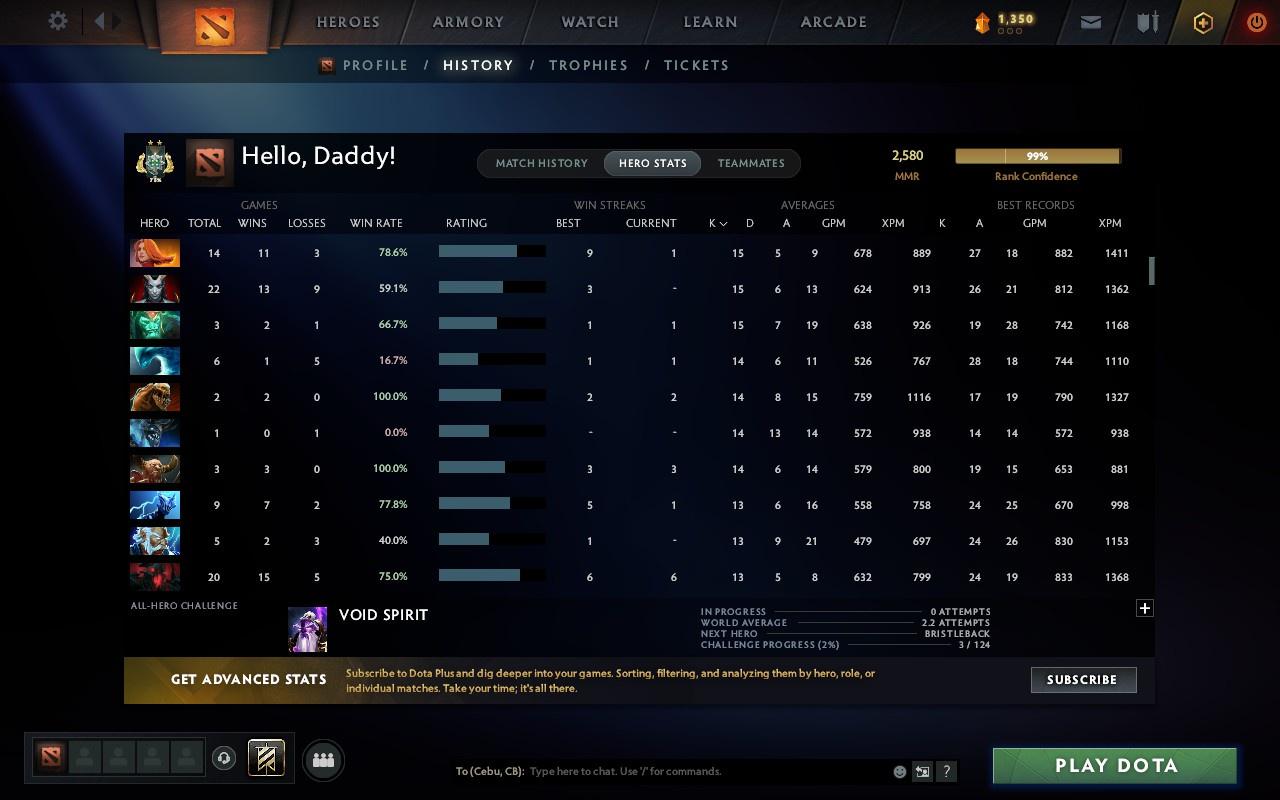Switch stats view to MATCH HISTORY
Screen dimensions: 1280x800
point(541,163)
